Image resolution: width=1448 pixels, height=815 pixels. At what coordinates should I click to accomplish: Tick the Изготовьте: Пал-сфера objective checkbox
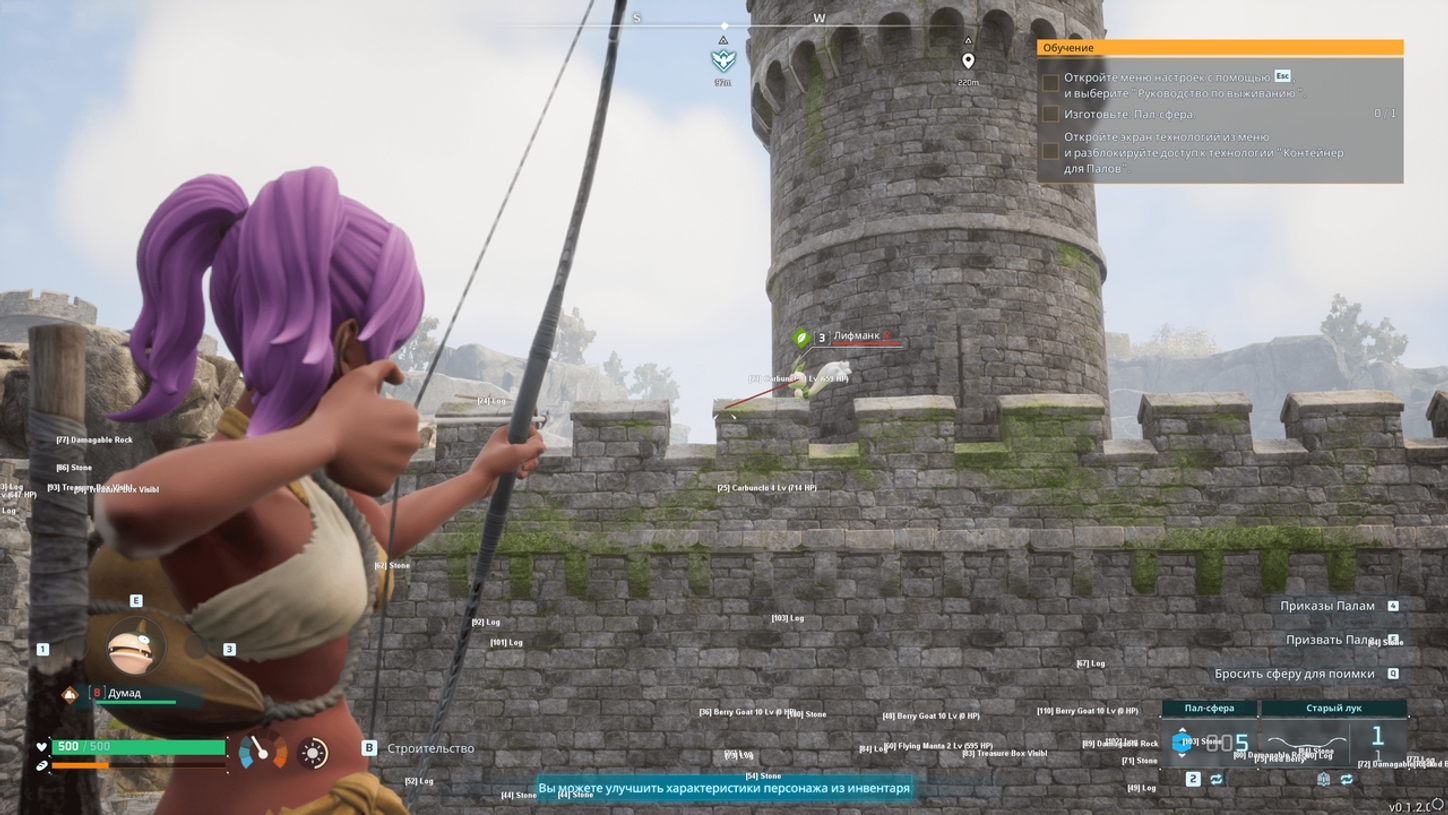coord(1050,114)
